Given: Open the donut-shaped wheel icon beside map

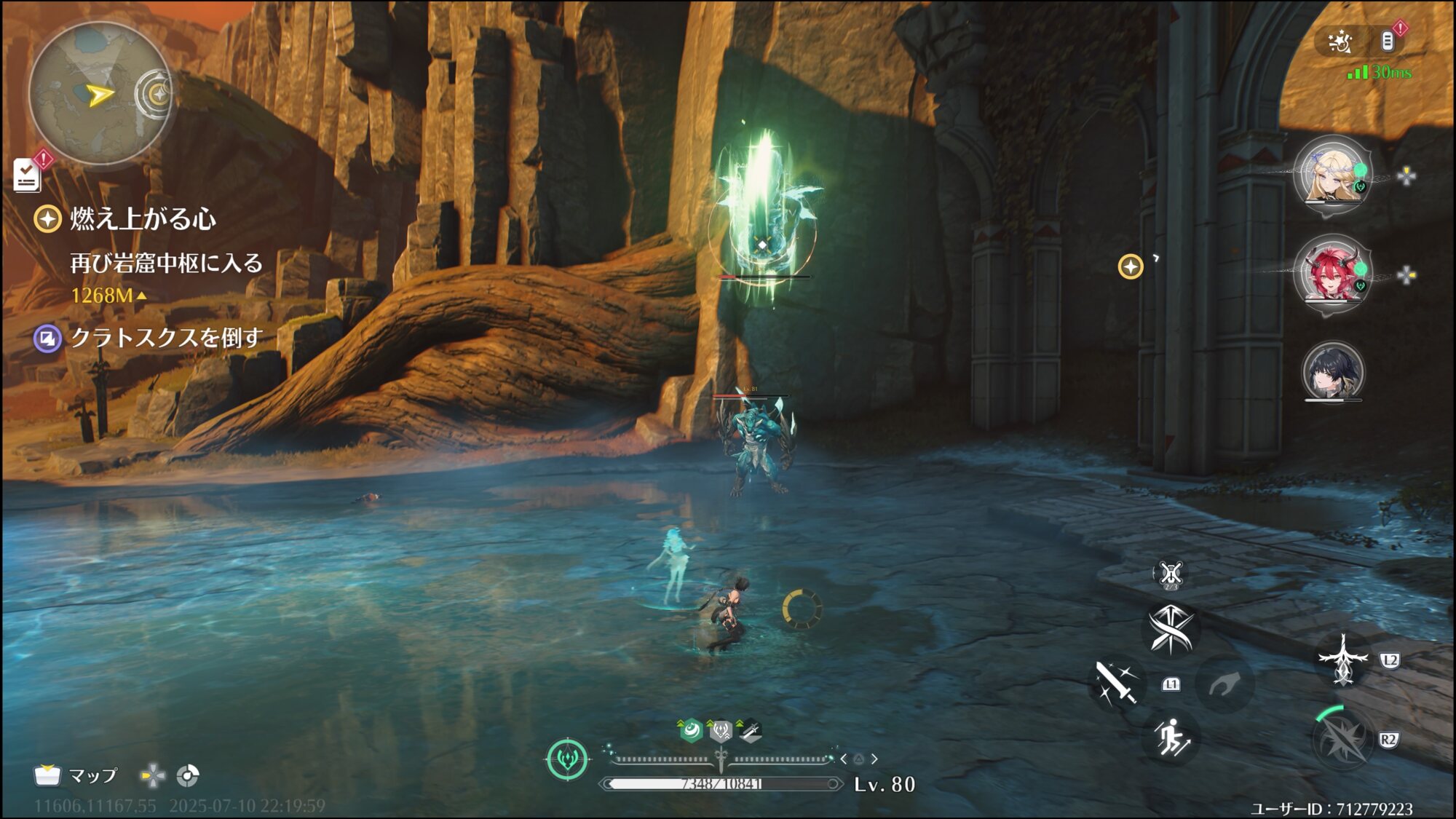Looking at the screenshot, I should pyautogui.click(x=188, y=776).
